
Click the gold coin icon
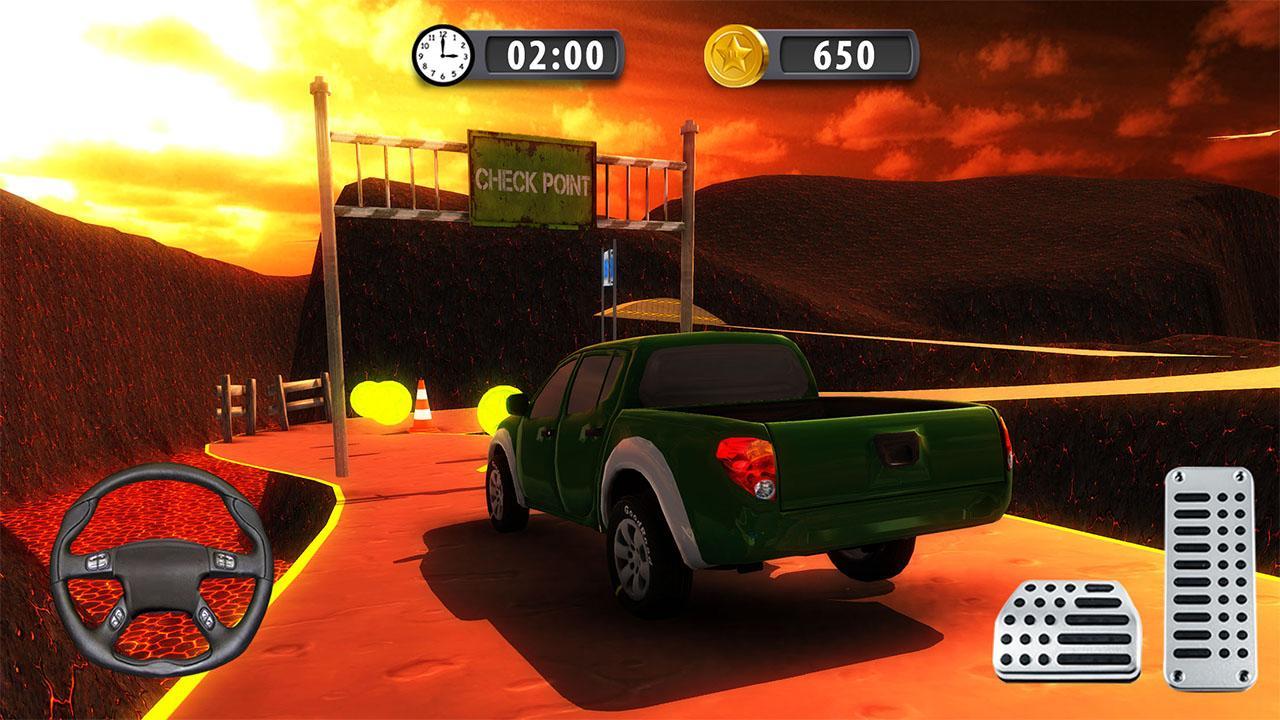[x=737, y=50]
